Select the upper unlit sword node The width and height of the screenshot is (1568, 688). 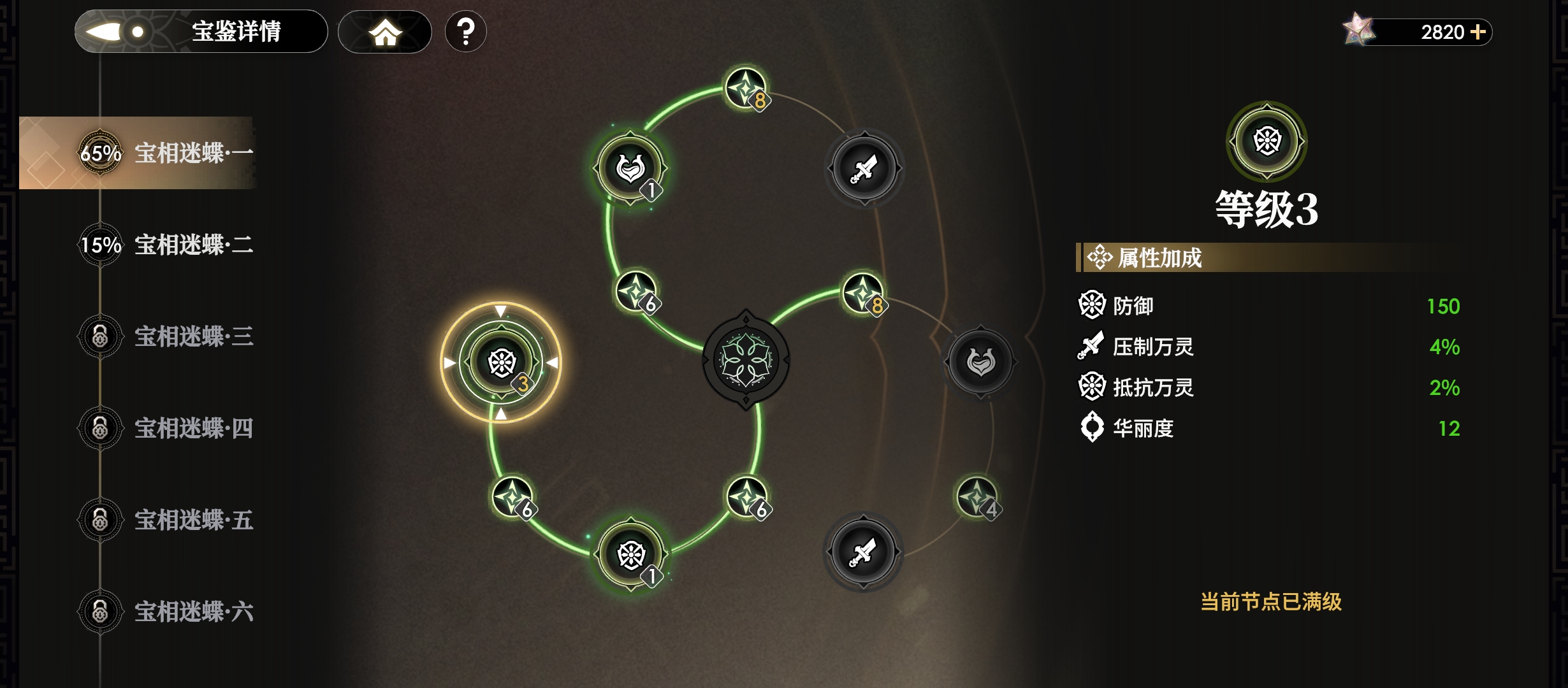click(x=864, y=168)
